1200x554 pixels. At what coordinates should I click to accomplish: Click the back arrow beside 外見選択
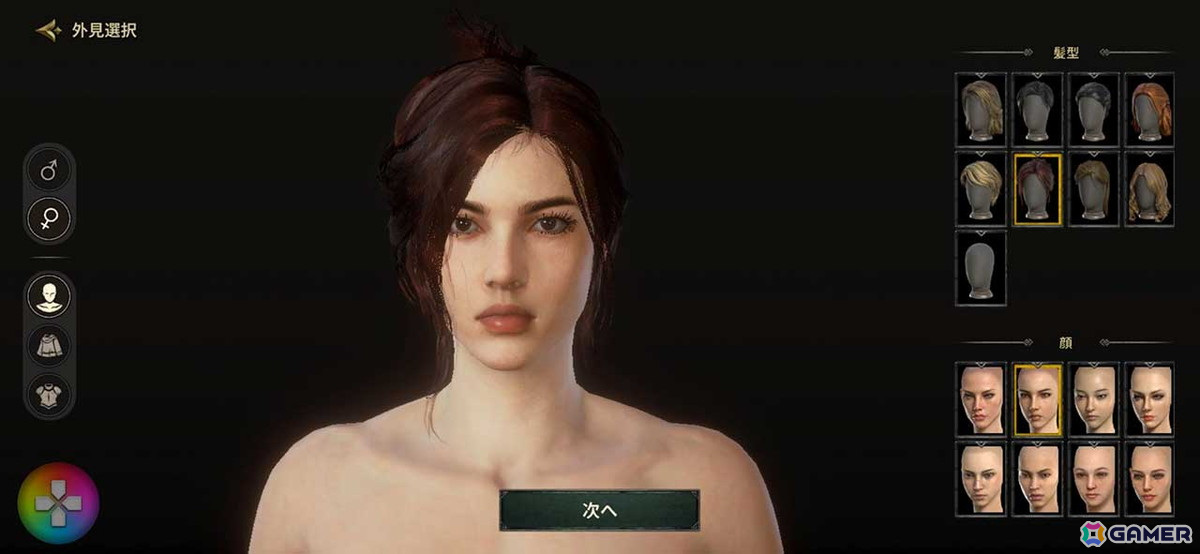coord(47,30)
